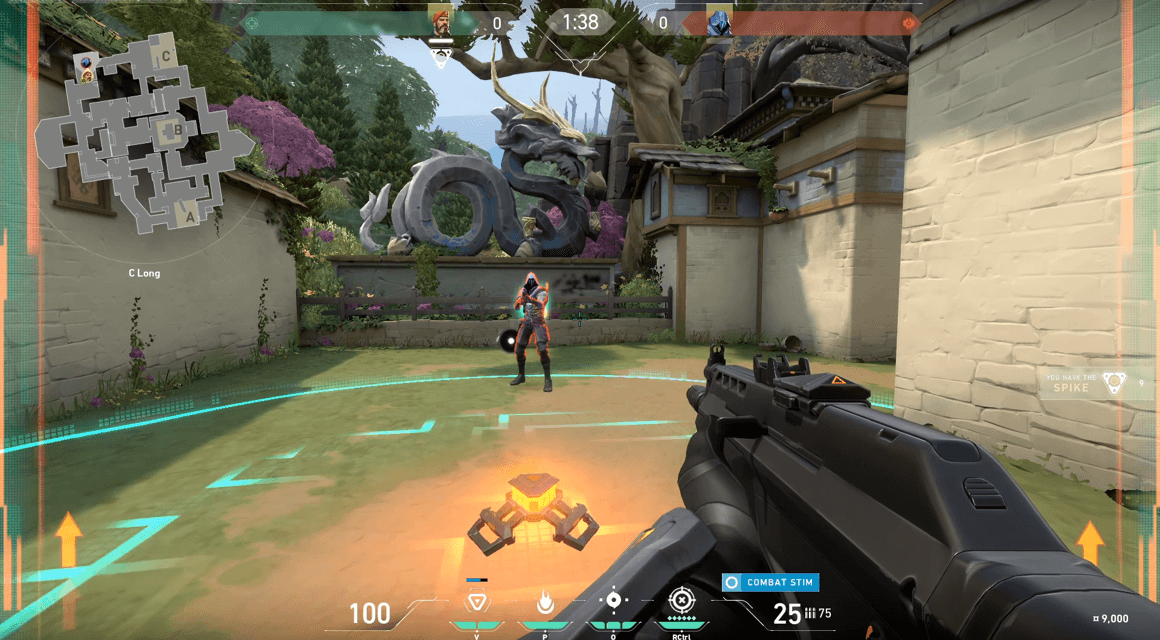Activate the crosshair ultimate ability icon

[x=681, y=601]
